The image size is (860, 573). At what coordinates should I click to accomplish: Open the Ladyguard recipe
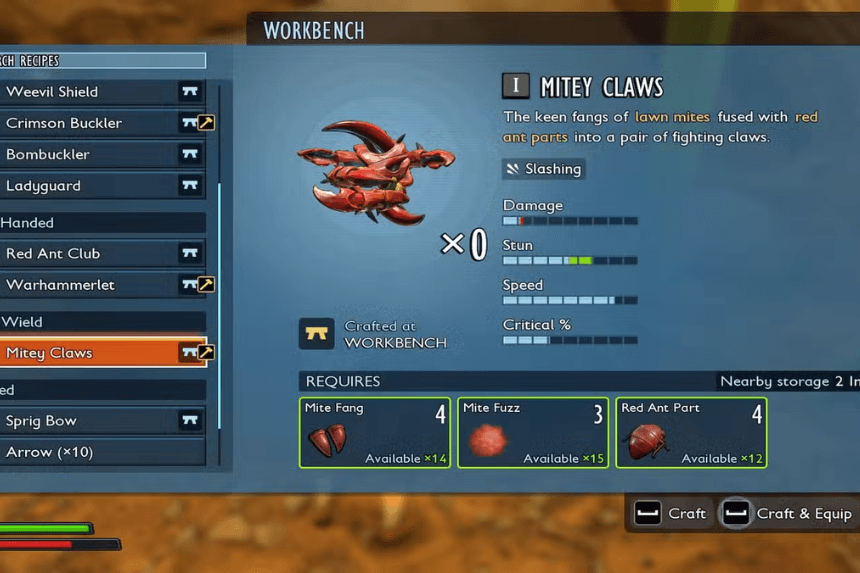pyautogui.click(x=100, y=186)
